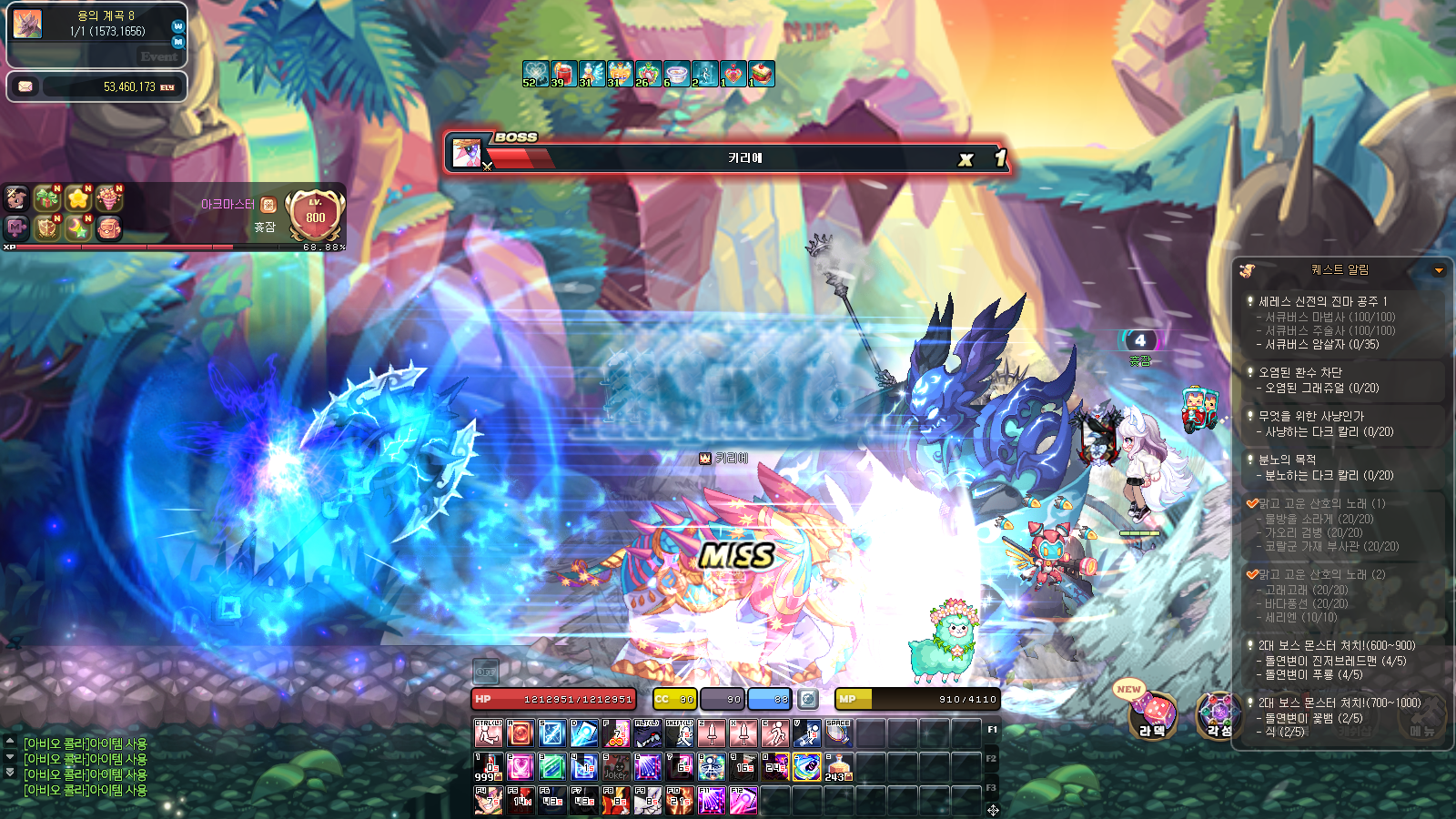Screen dimensions: 1456x819
Task: Activate the red card skill on A
Action: click(x=520, y=733)
